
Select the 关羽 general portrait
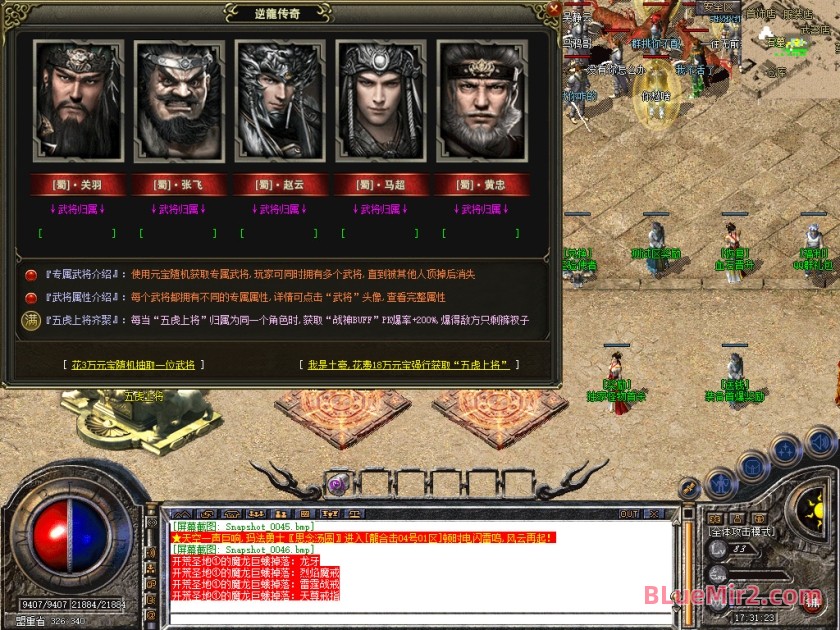pyautogui.click(x=78, y=100)
